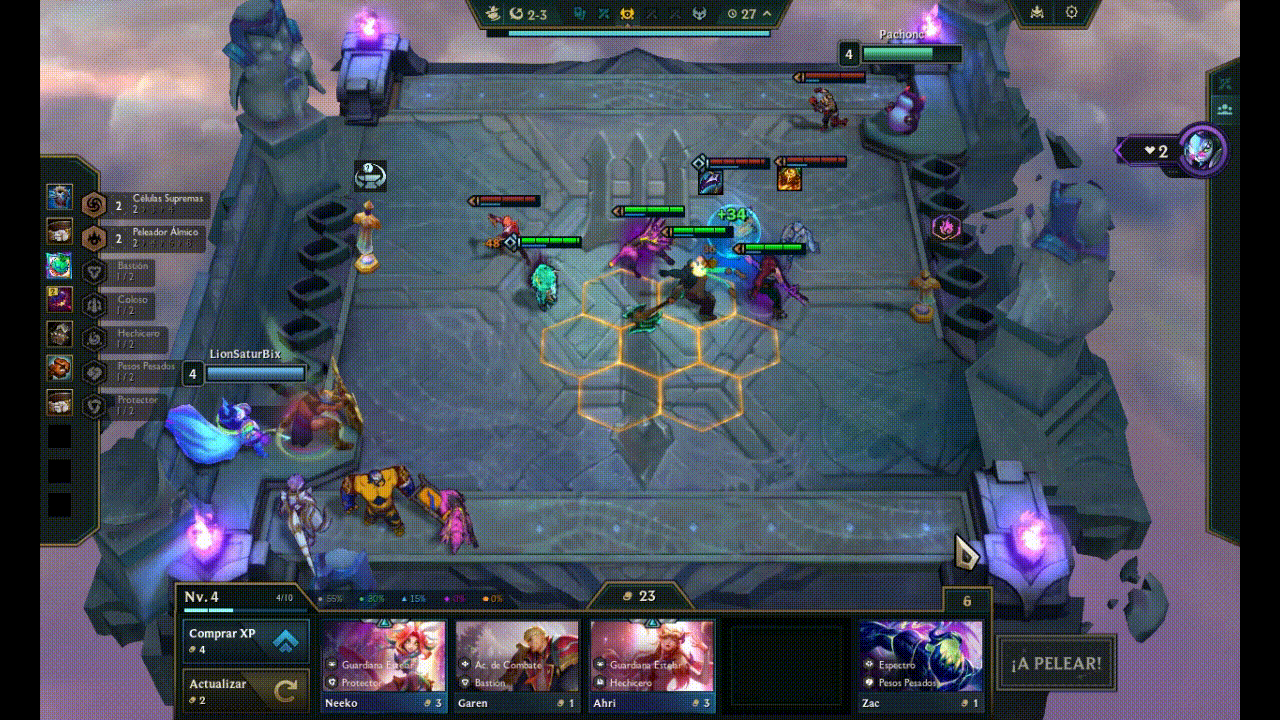
Task: Open the Bastión trait tooltip icon
Action: 95,271
